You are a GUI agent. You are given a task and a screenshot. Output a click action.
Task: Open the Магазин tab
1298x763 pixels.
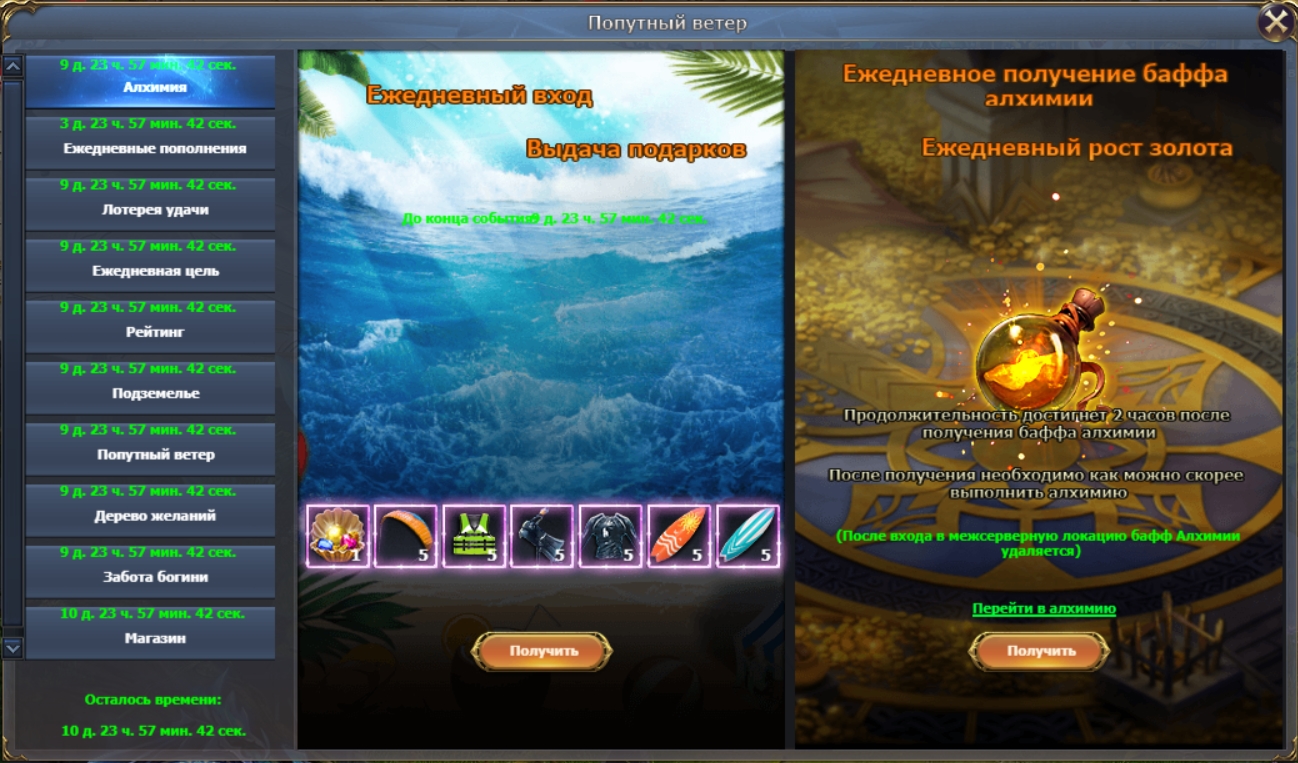(150, 632)
